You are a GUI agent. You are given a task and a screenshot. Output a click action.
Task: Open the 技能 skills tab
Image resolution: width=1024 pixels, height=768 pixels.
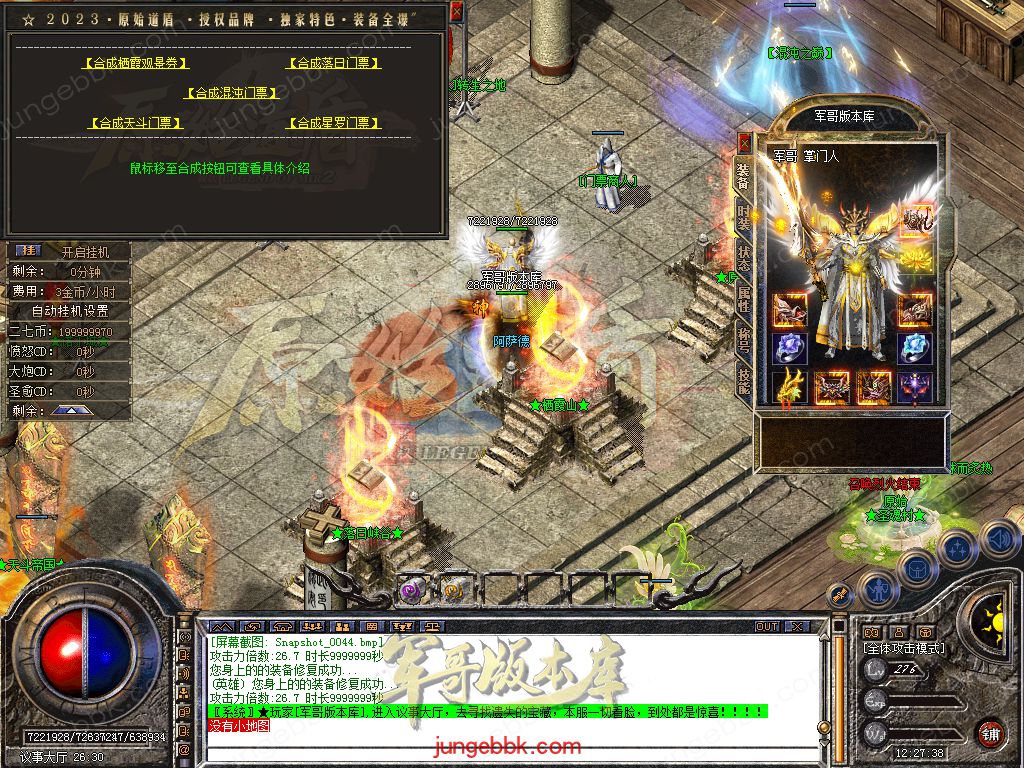pos(743,377)
